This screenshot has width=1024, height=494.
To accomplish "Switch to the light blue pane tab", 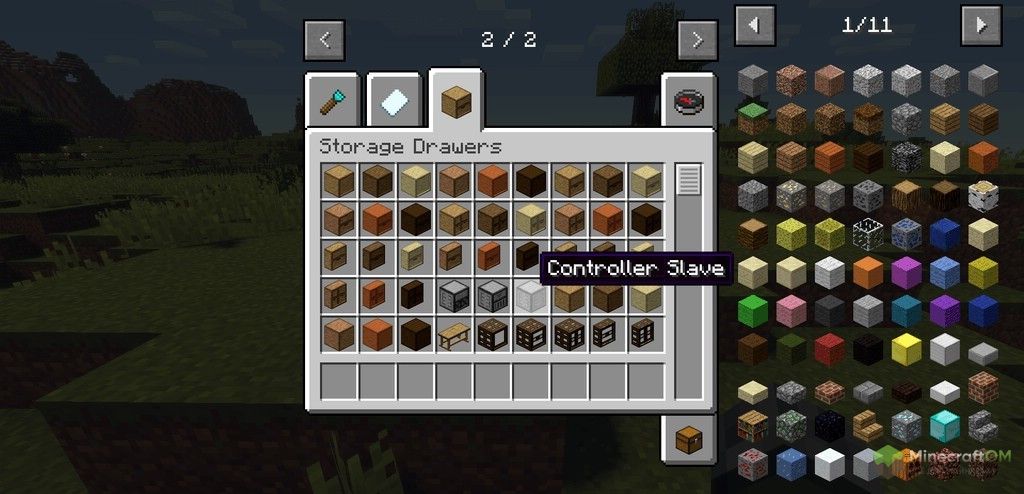I will pyautogui.click(x=394, y=101).
